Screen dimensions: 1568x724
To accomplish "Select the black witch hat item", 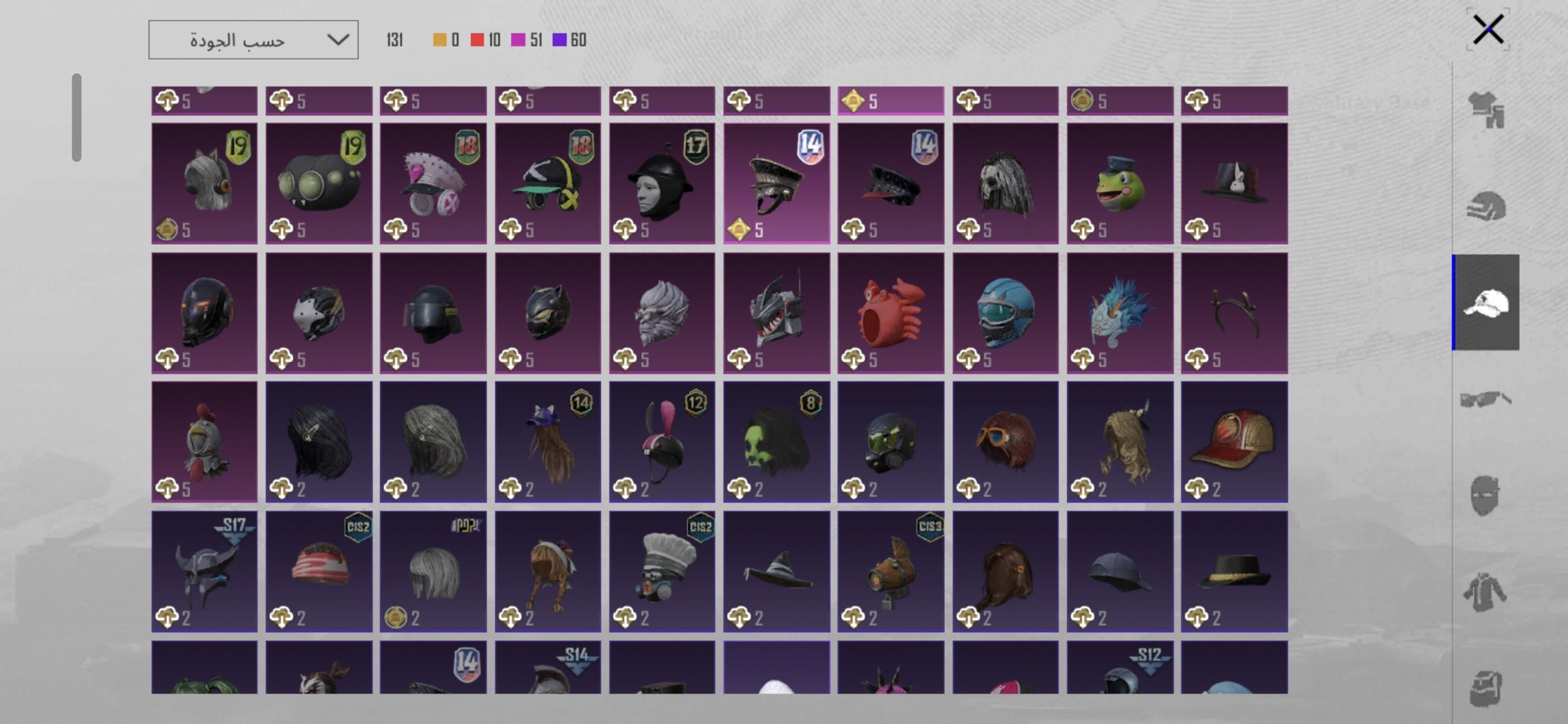I will coord(777,572).
